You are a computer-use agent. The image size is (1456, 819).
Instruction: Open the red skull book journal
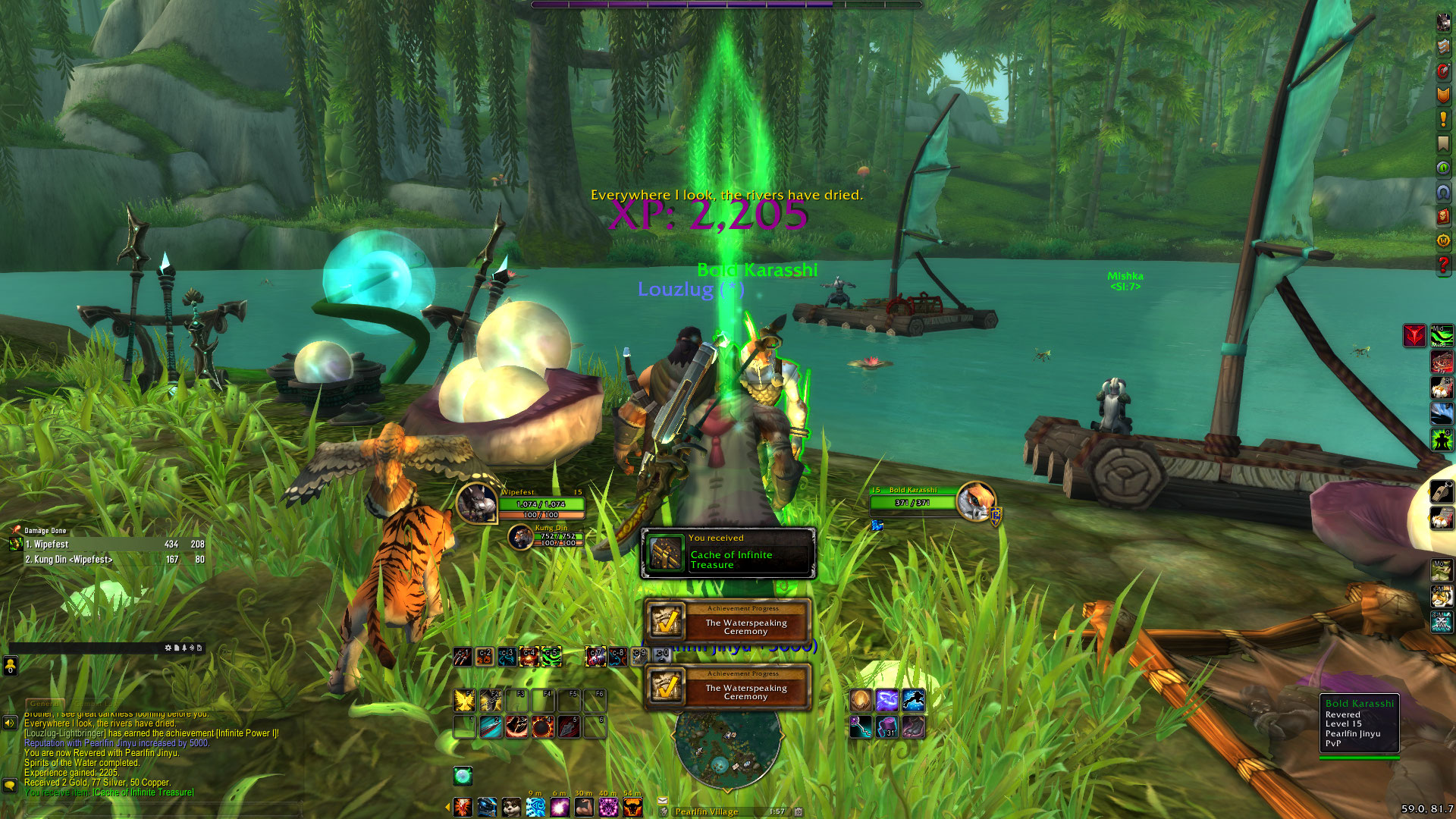pyautogui.click(x=1443, y=217)
